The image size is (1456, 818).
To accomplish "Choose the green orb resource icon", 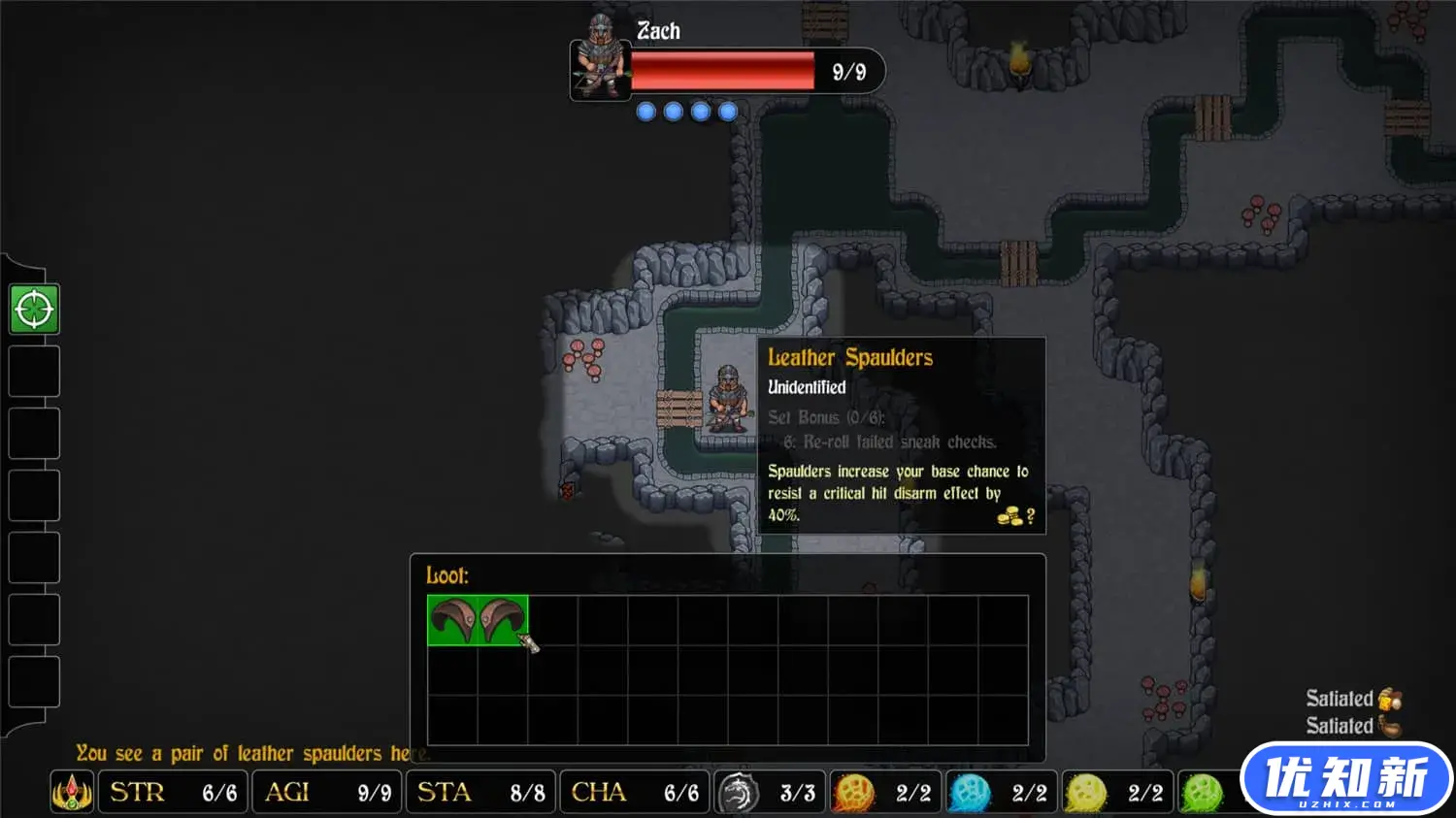I will coord(1201,793).
